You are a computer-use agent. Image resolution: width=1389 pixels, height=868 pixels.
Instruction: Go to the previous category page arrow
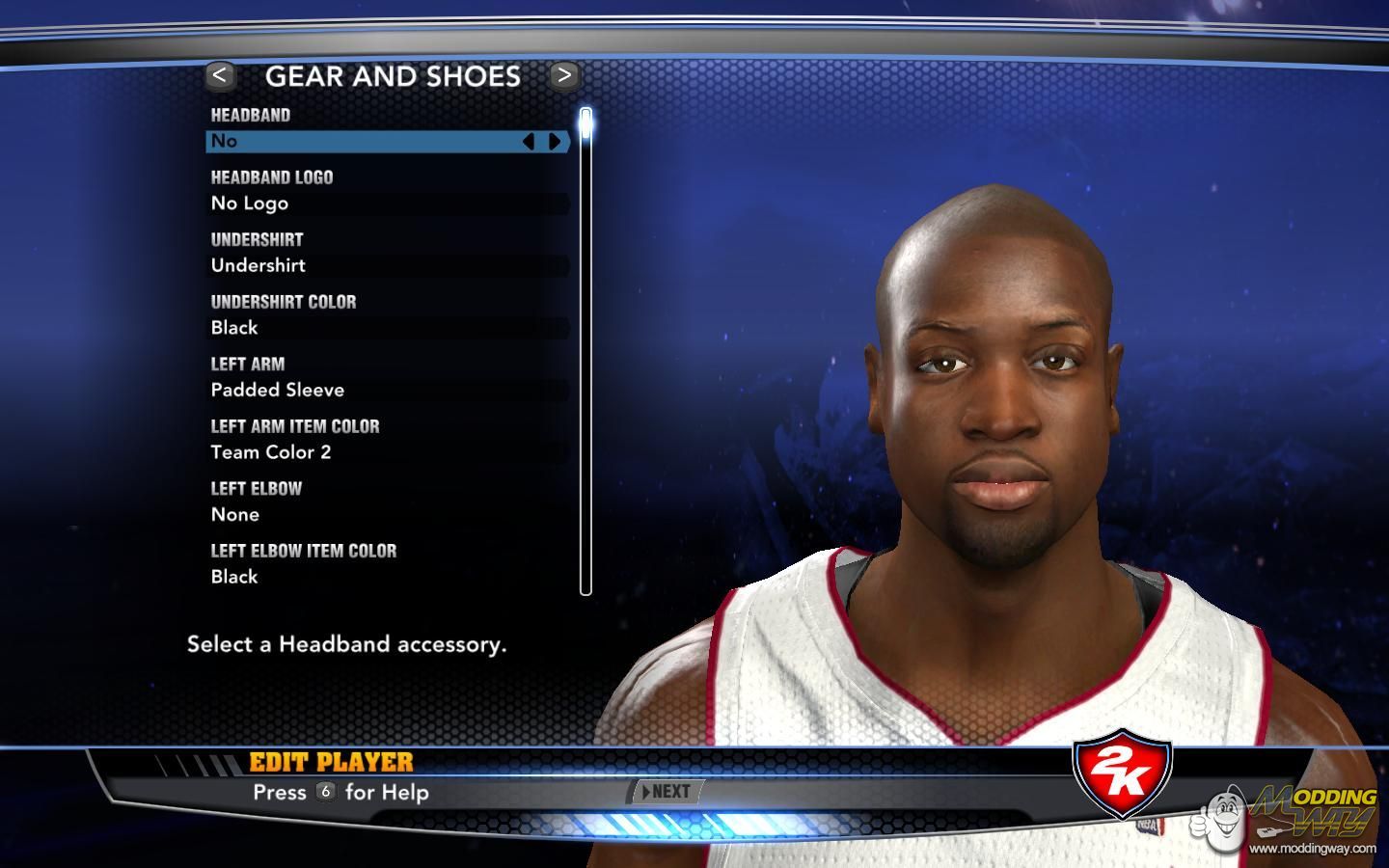[x=220, y=75]
